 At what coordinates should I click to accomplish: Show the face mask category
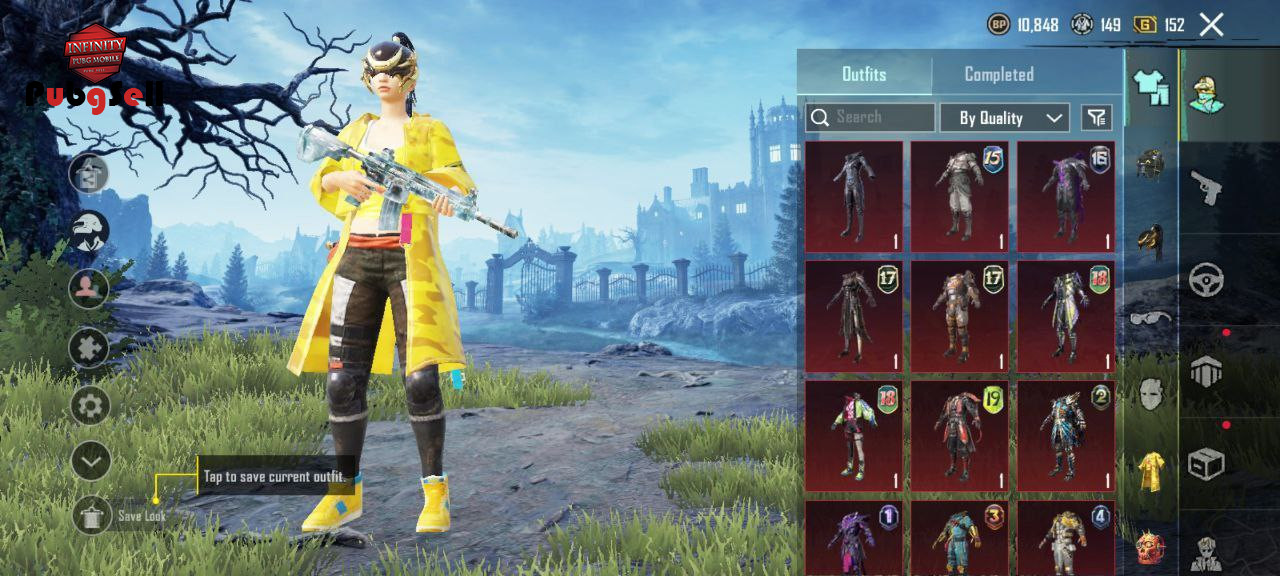(1151, 394)
